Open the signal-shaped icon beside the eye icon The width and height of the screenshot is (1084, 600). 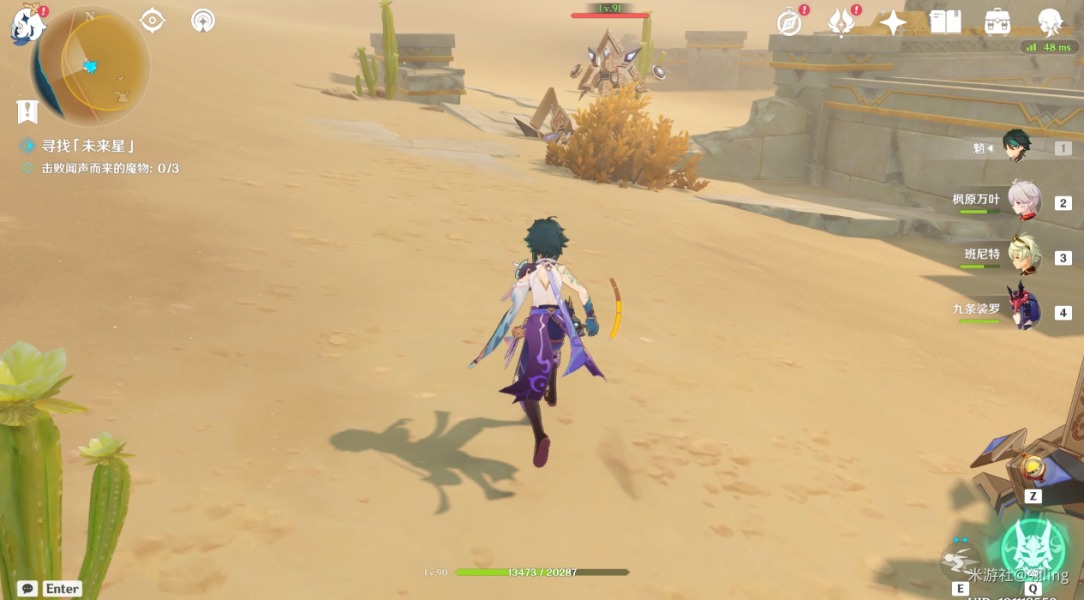(x=203, y=20)
